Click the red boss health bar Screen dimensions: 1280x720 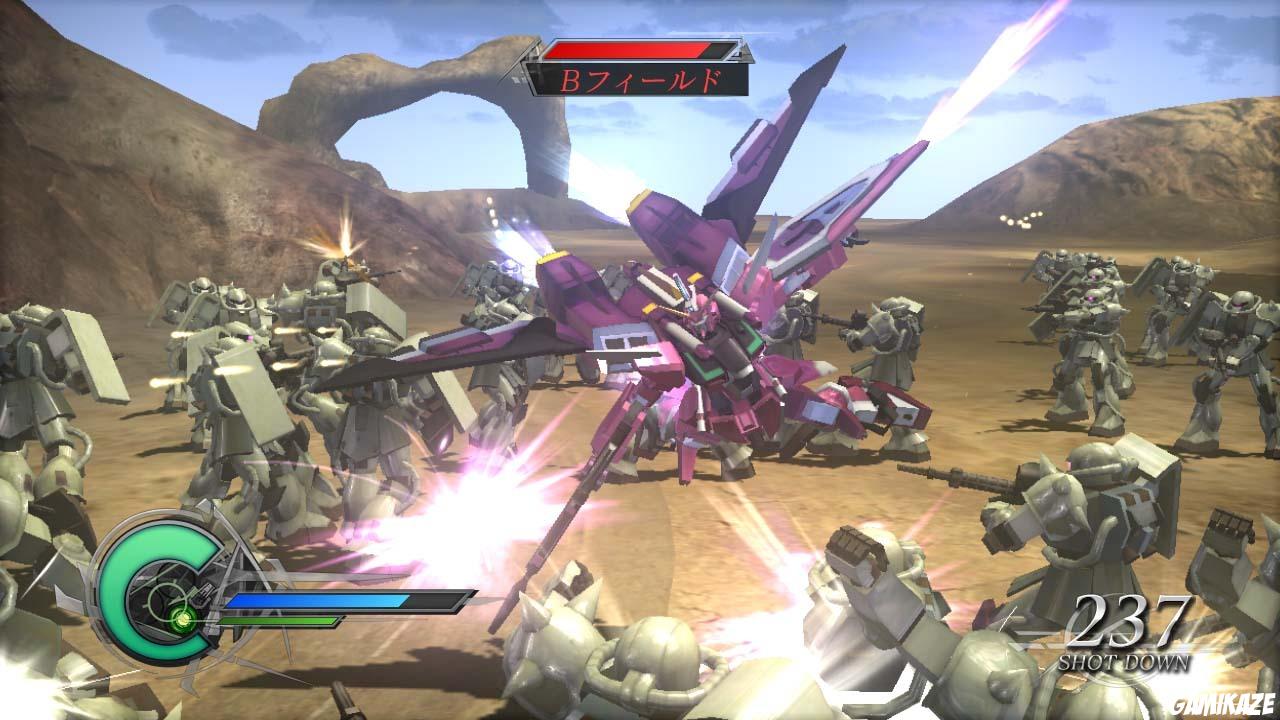click(x=625, y=48)
